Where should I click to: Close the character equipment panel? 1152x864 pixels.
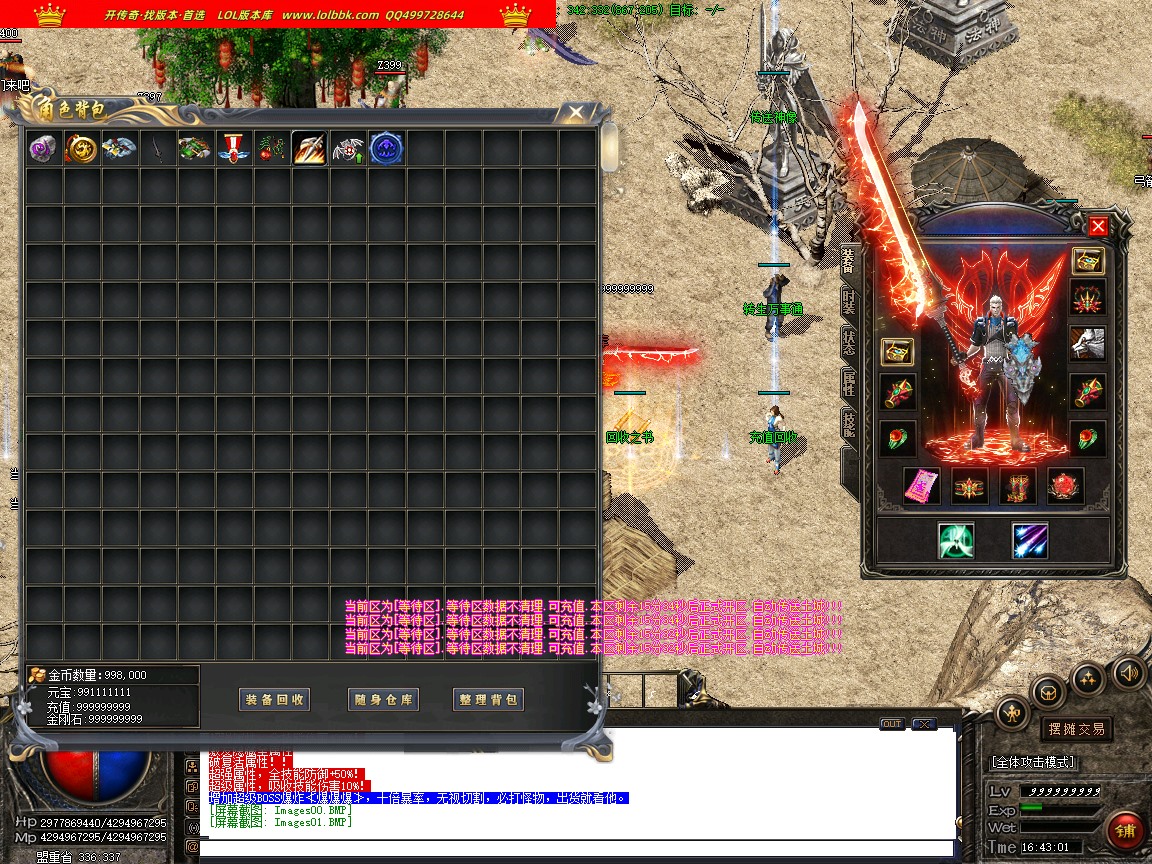(x=1098, y=226)
